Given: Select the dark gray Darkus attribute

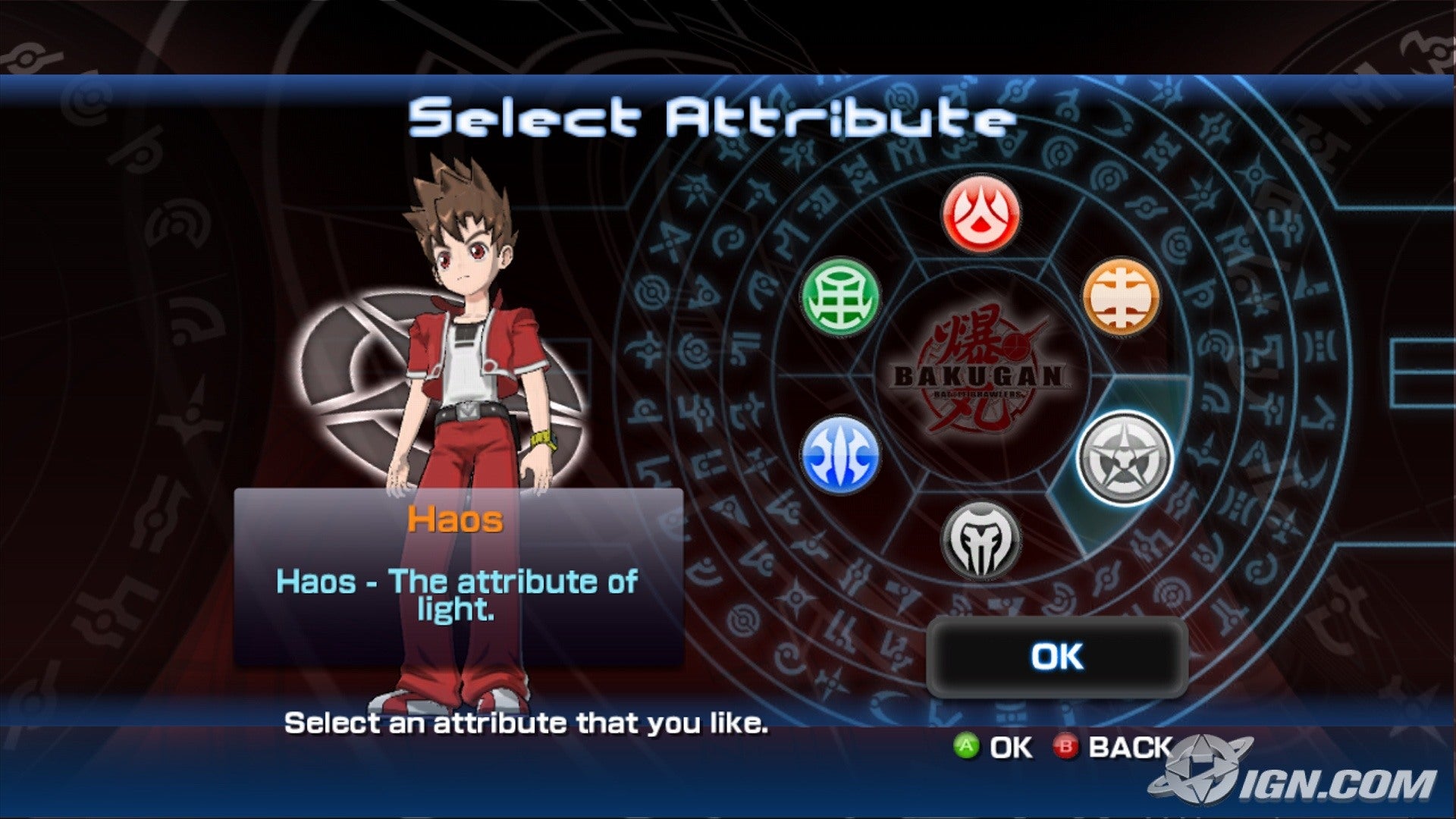Looking at the screenshot, I should (981, 541).
